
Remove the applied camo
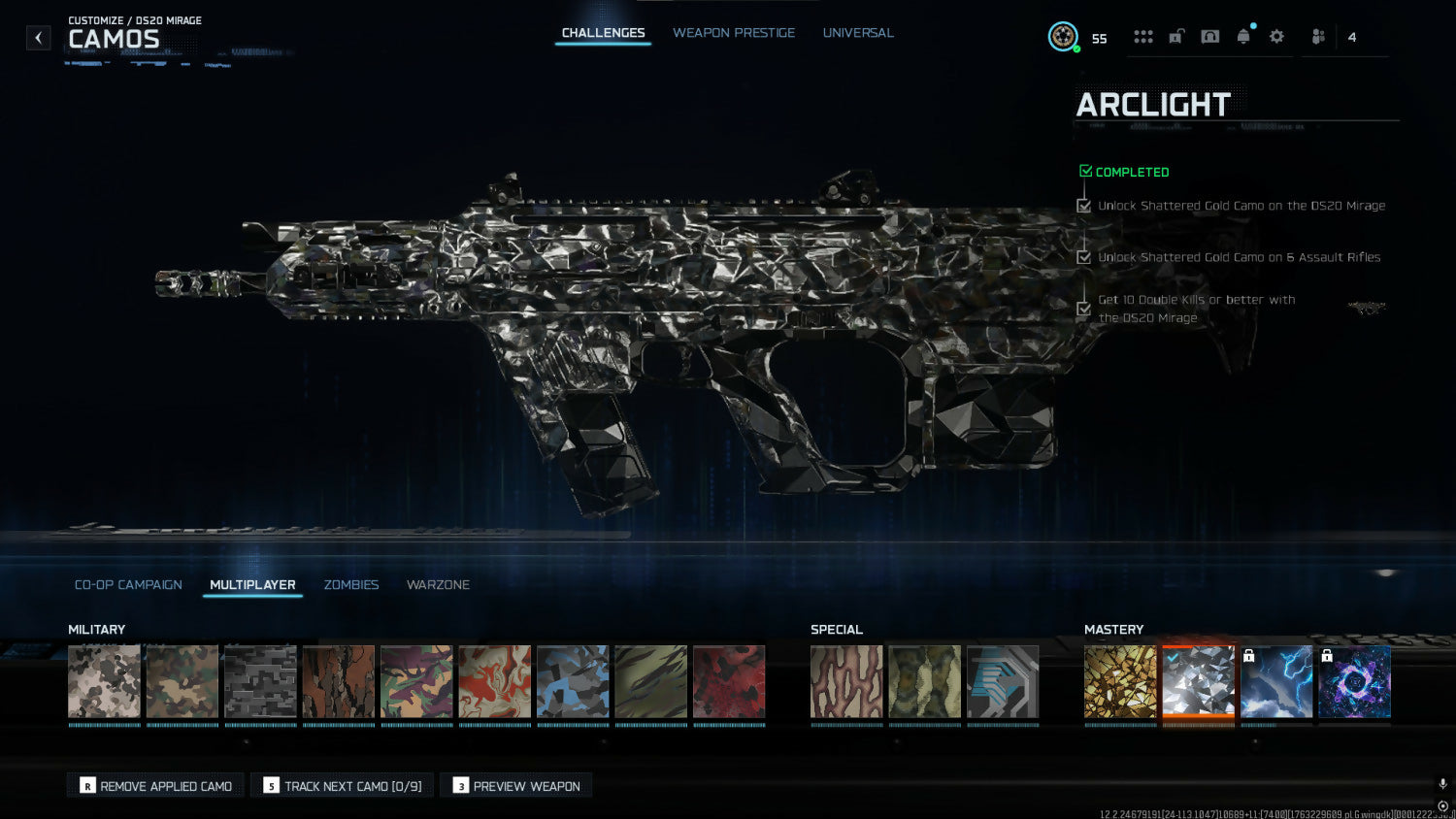click(155, 786)
